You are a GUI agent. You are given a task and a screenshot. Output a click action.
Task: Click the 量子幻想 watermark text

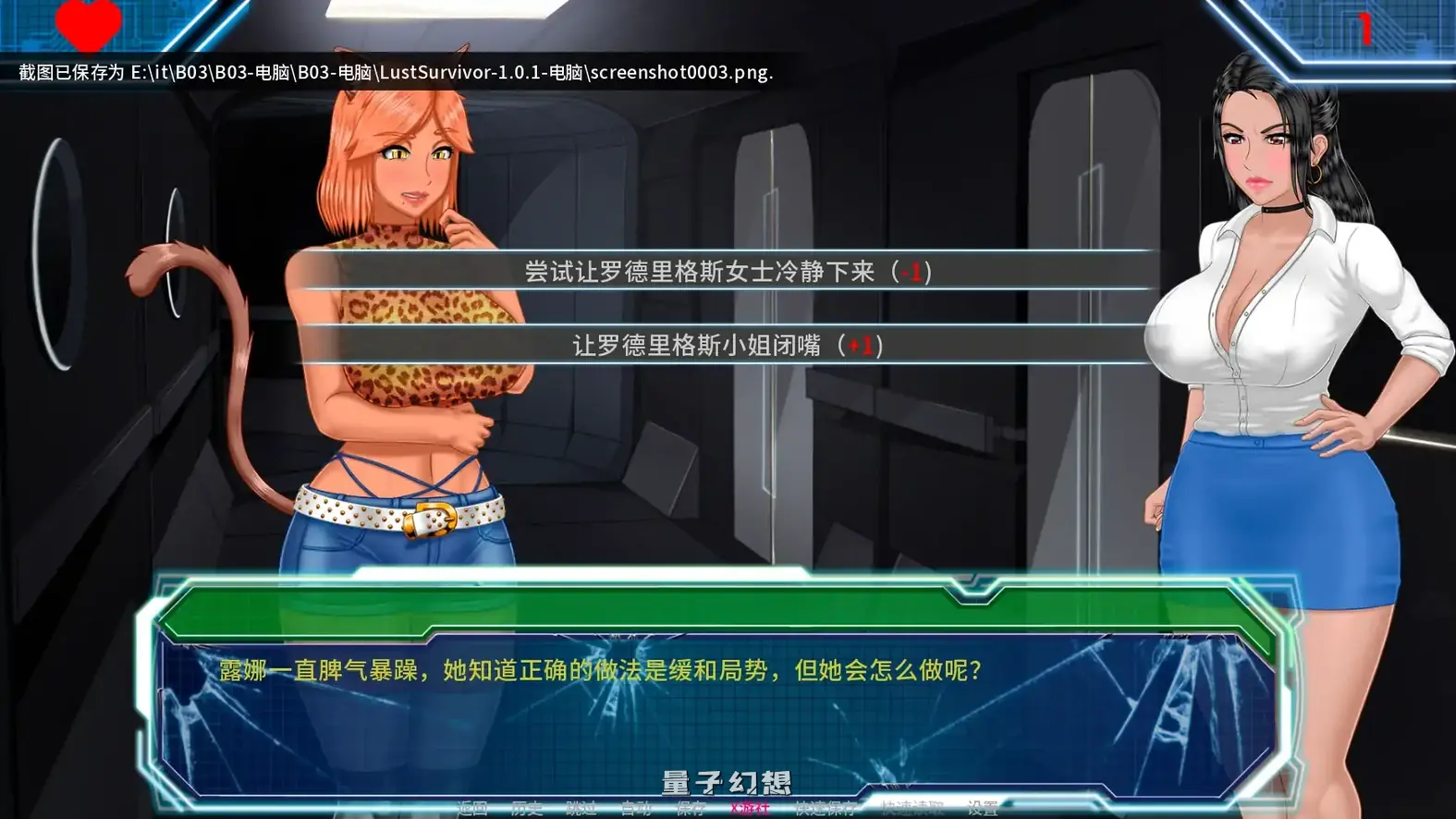[726, 779]
